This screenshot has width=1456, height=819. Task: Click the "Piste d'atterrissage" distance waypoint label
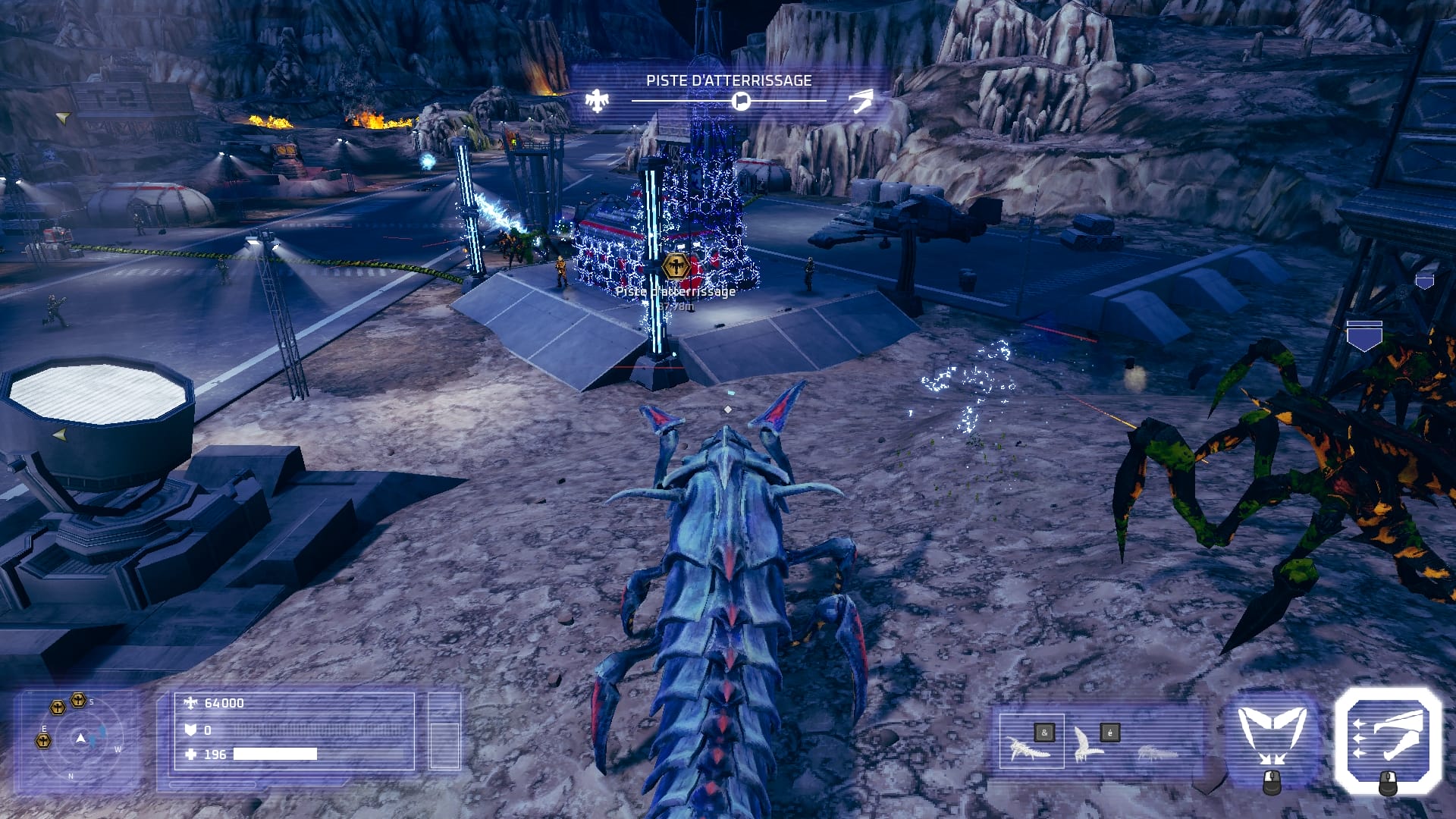[x=675, y=293]
